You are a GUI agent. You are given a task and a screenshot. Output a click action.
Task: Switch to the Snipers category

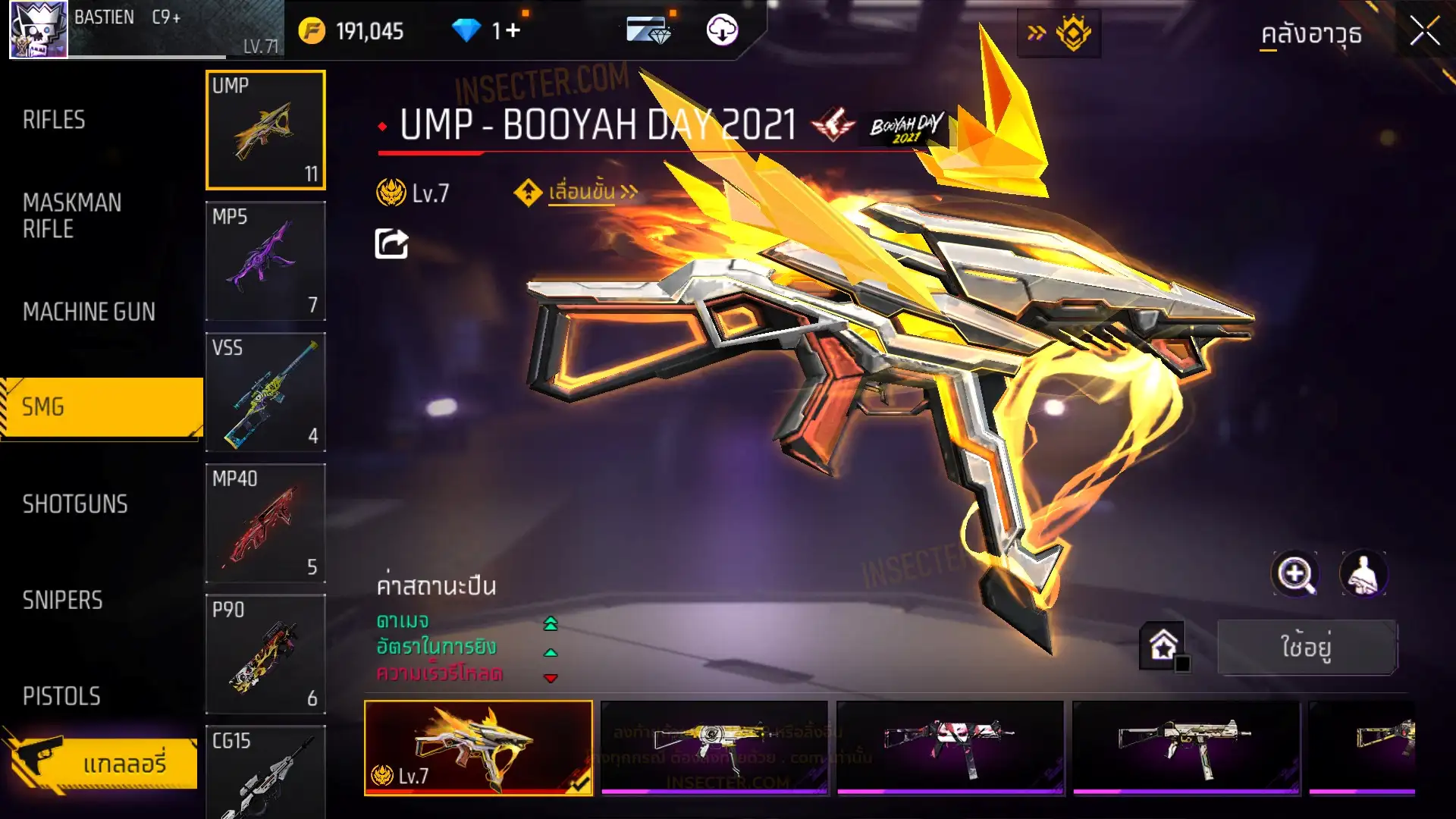click(x=62, y=601)
